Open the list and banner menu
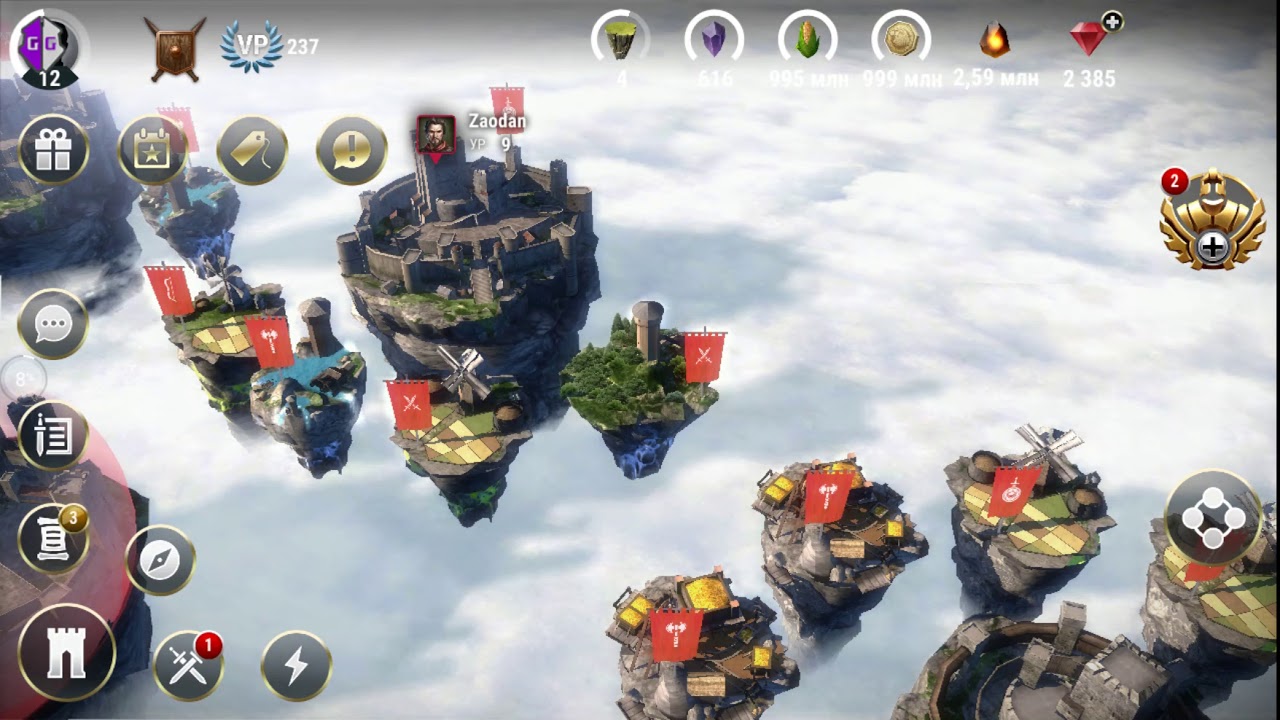1280x720 pixels. click(53, 436)
